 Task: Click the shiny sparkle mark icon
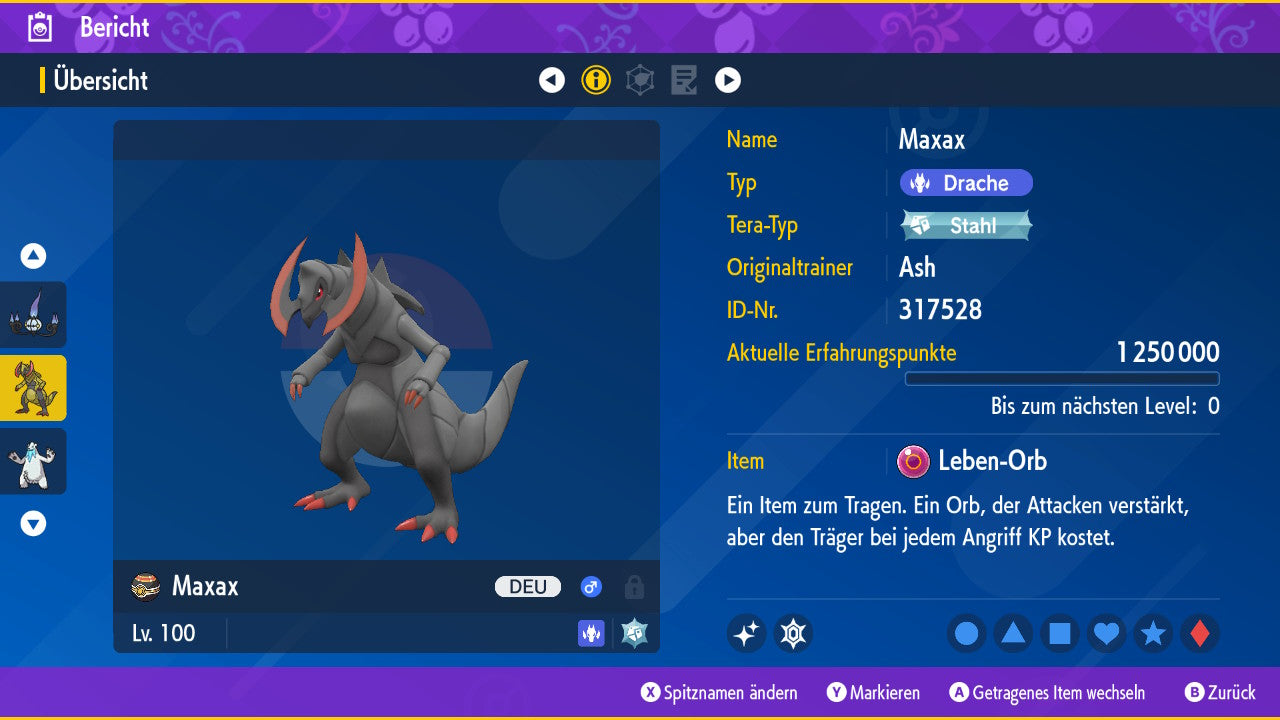pos(746,633)
